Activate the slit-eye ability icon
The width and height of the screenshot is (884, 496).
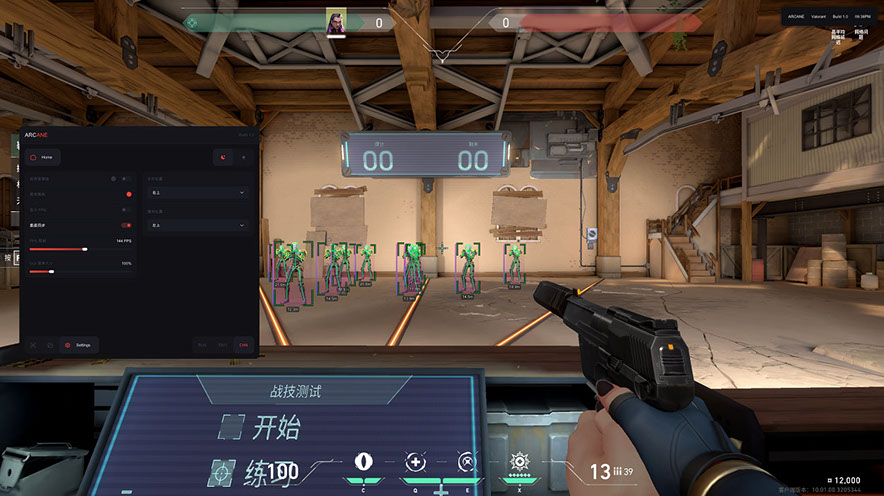pos(364,461)
